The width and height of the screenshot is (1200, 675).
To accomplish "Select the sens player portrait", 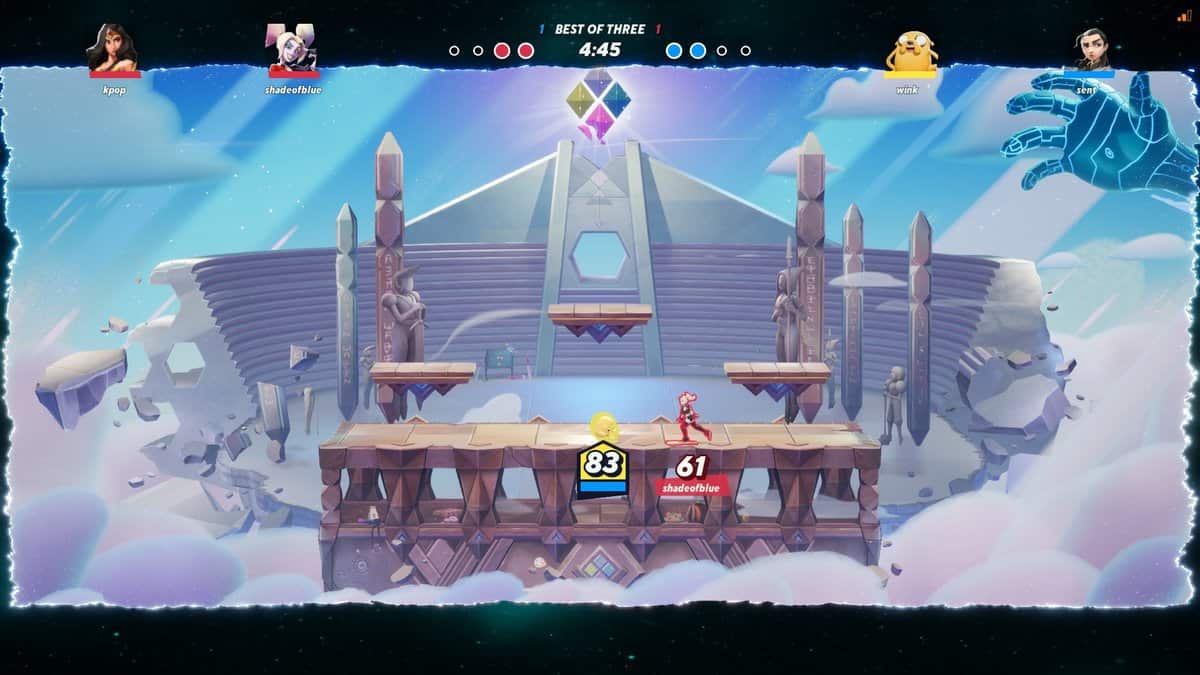I will (x=1087, y=49).
